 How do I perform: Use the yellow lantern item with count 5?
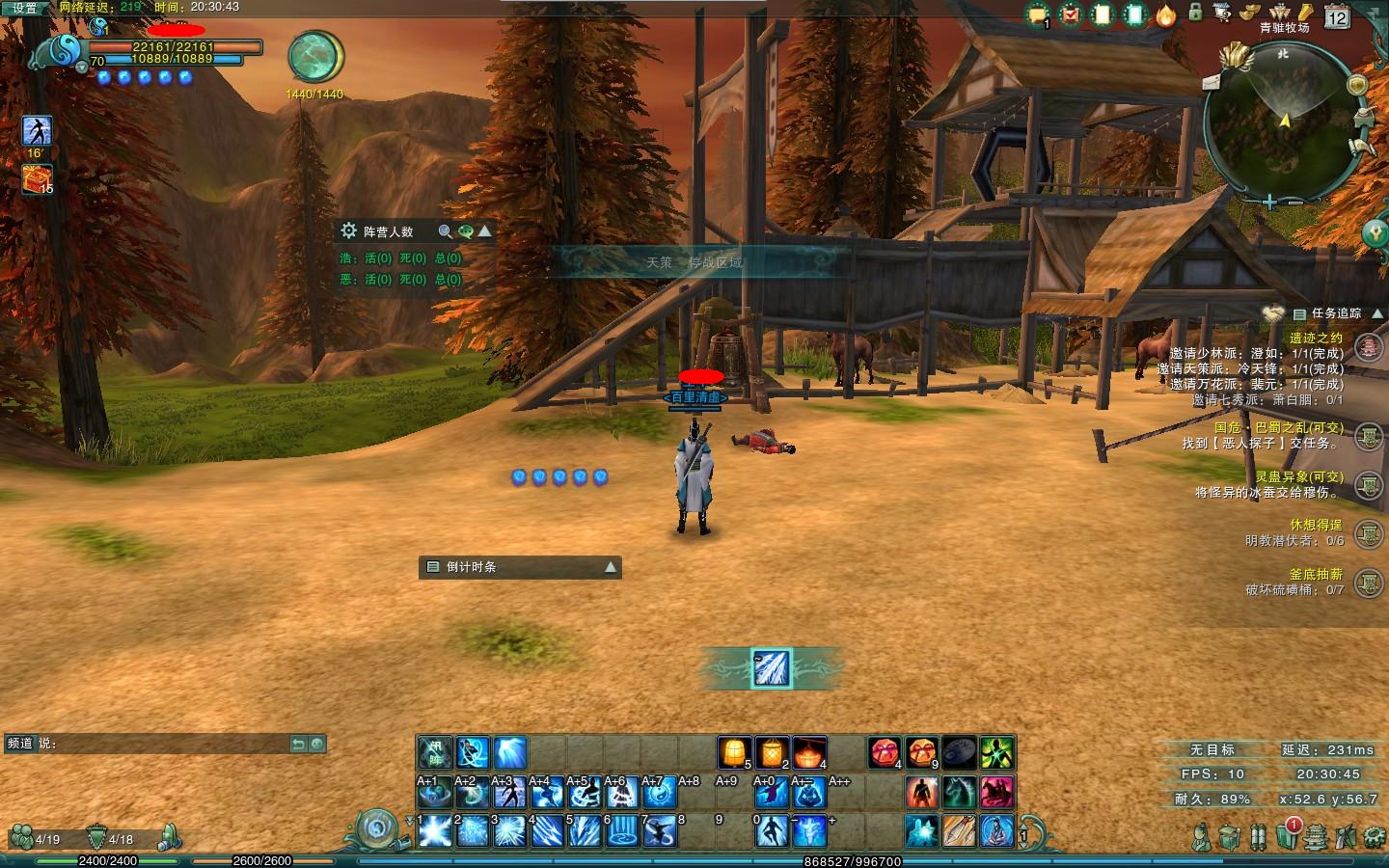tap(734, 752)
